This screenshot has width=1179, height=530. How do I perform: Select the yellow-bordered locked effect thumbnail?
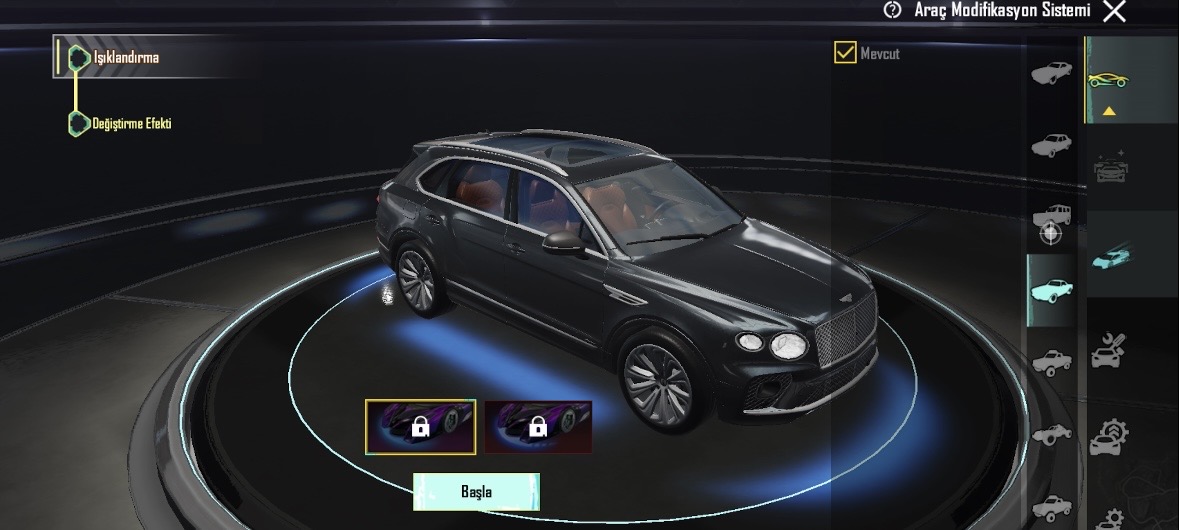tap(420, 426)
